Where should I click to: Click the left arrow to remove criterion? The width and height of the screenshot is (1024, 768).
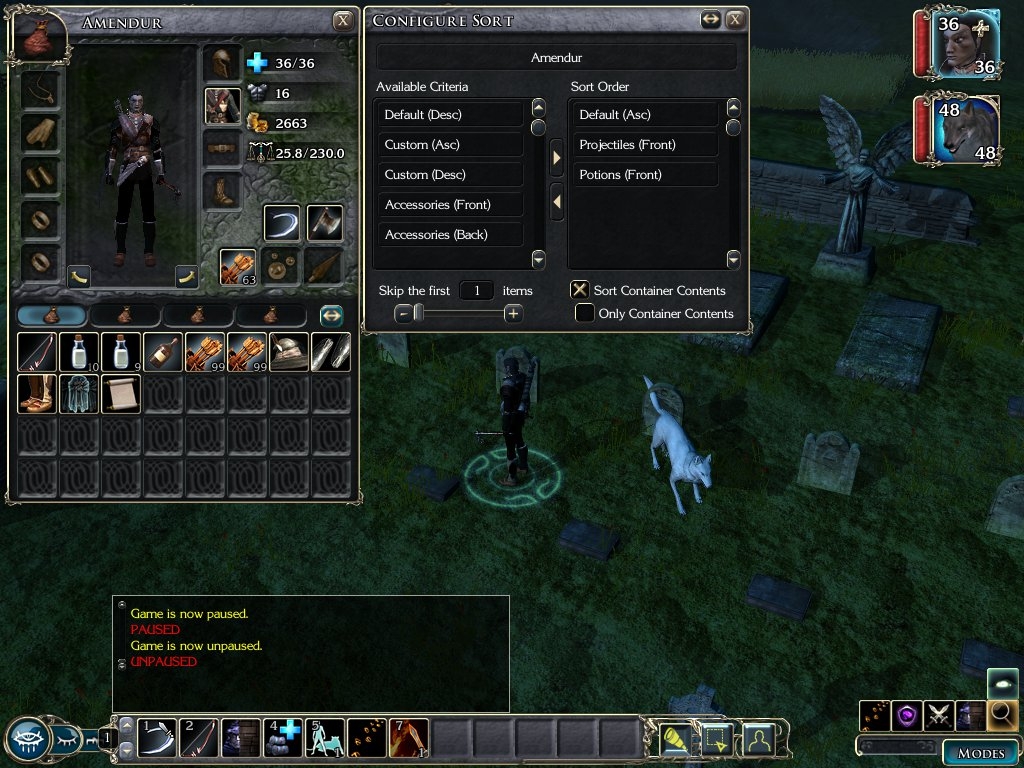pyautogui.click(x=557, y=202)
